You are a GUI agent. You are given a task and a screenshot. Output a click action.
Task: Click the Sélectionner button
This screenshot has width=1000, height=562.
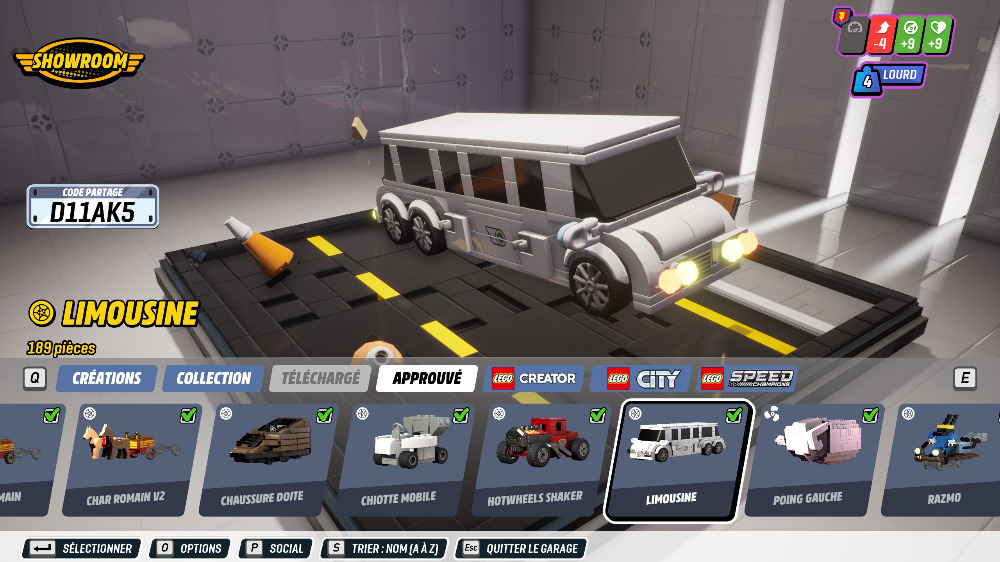point(83,548)
